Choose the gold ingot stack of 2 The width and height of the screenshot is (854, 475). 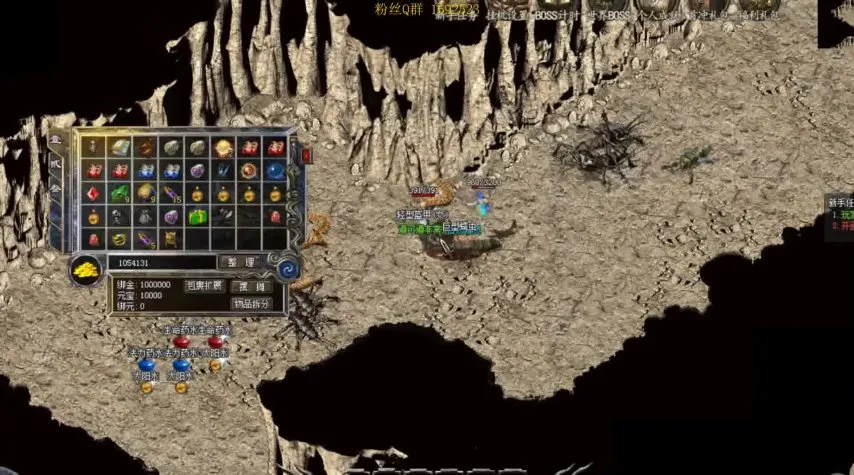(223, 148)
